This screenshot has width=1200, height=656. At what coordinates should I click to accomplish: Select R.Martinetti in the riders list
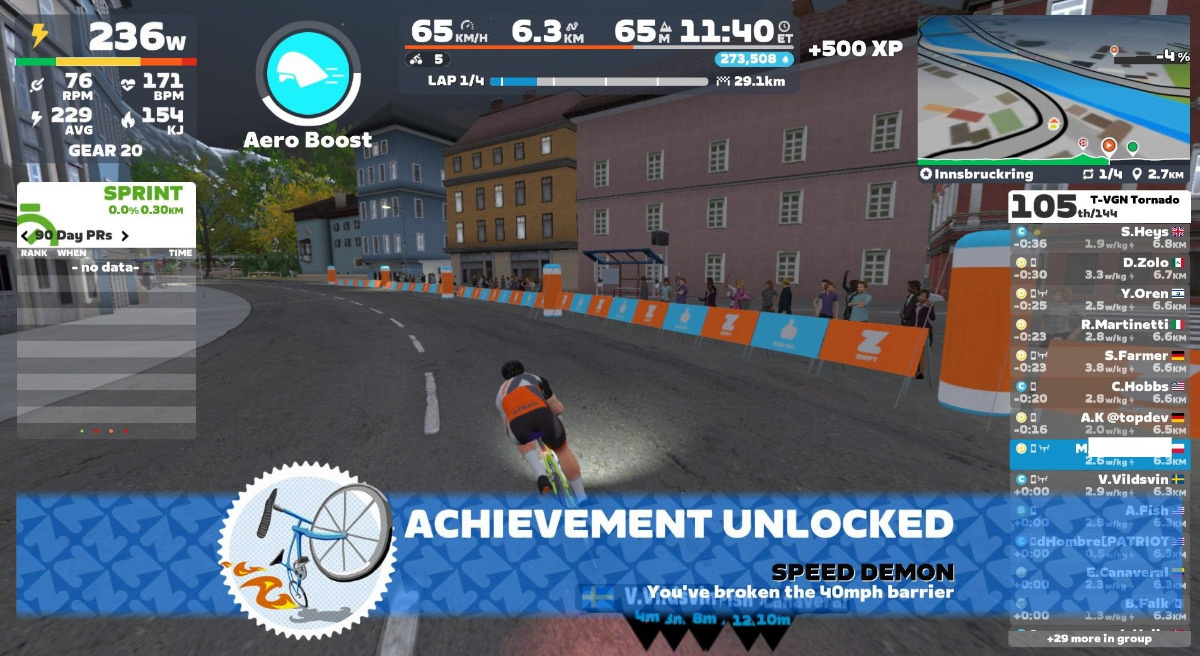coord(1099,330)
